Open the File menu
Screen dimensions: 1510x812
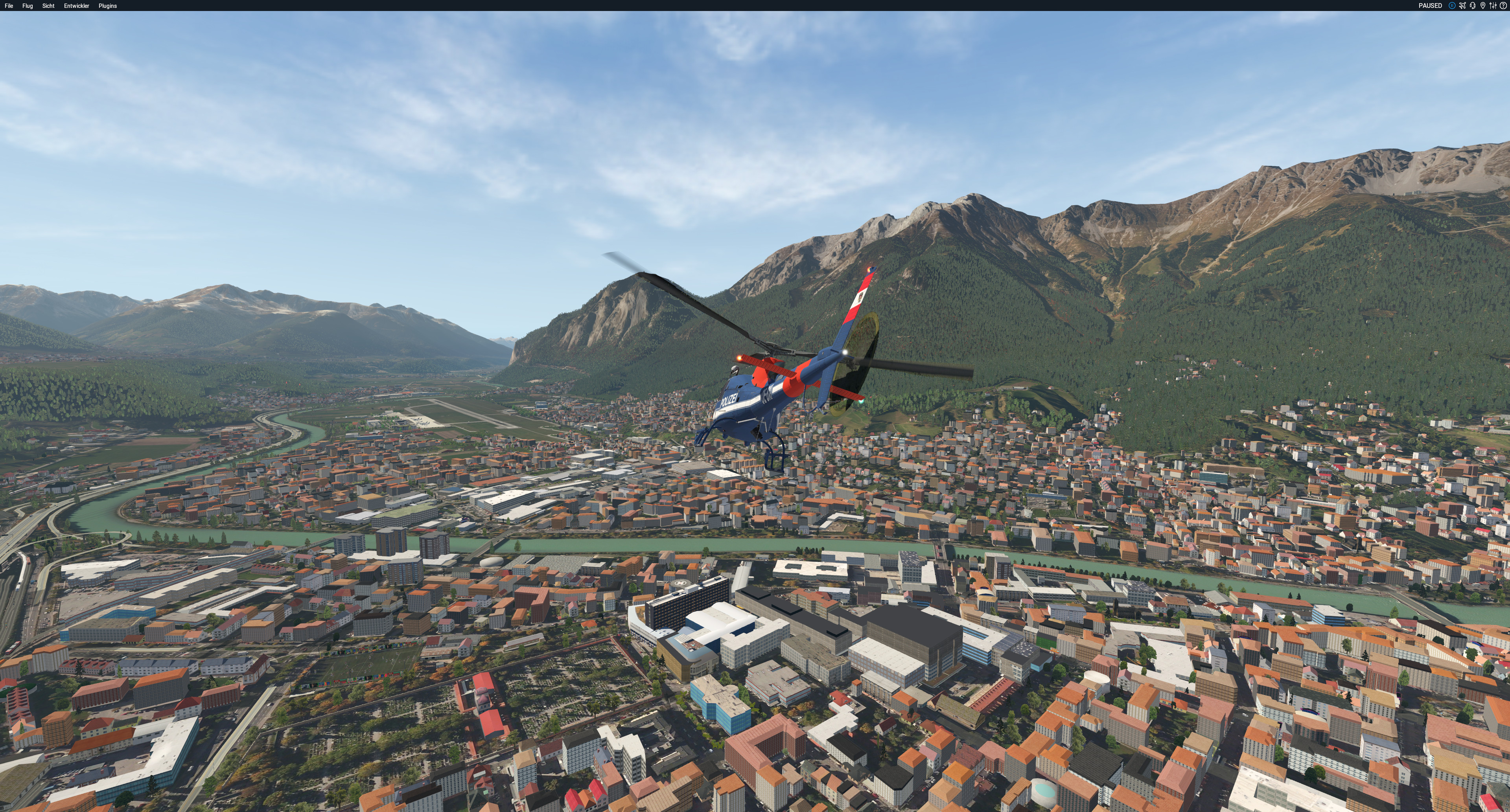coord(9,6)
